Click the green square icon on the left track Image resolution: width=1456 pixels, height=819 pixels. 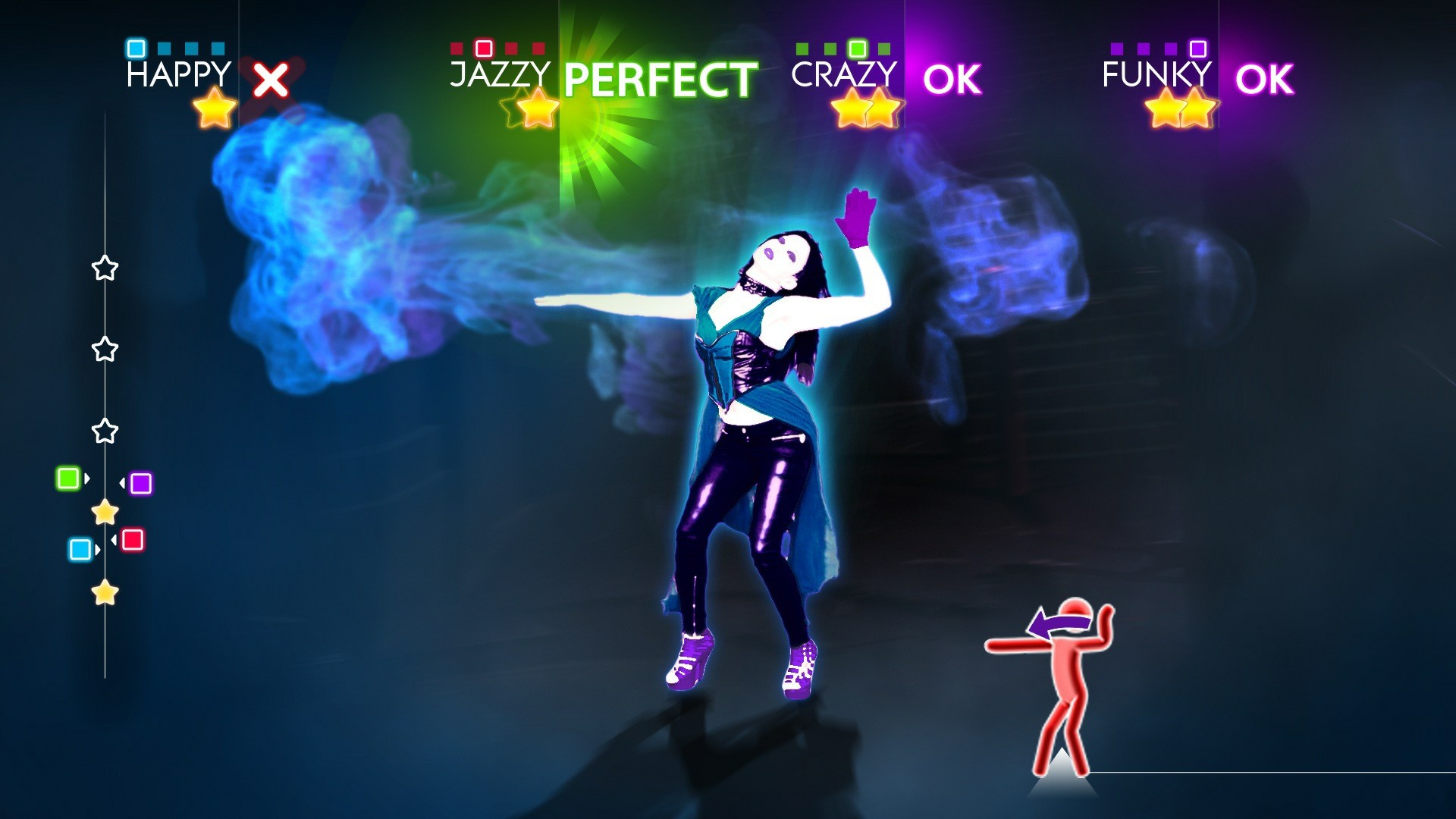[67, 479]
